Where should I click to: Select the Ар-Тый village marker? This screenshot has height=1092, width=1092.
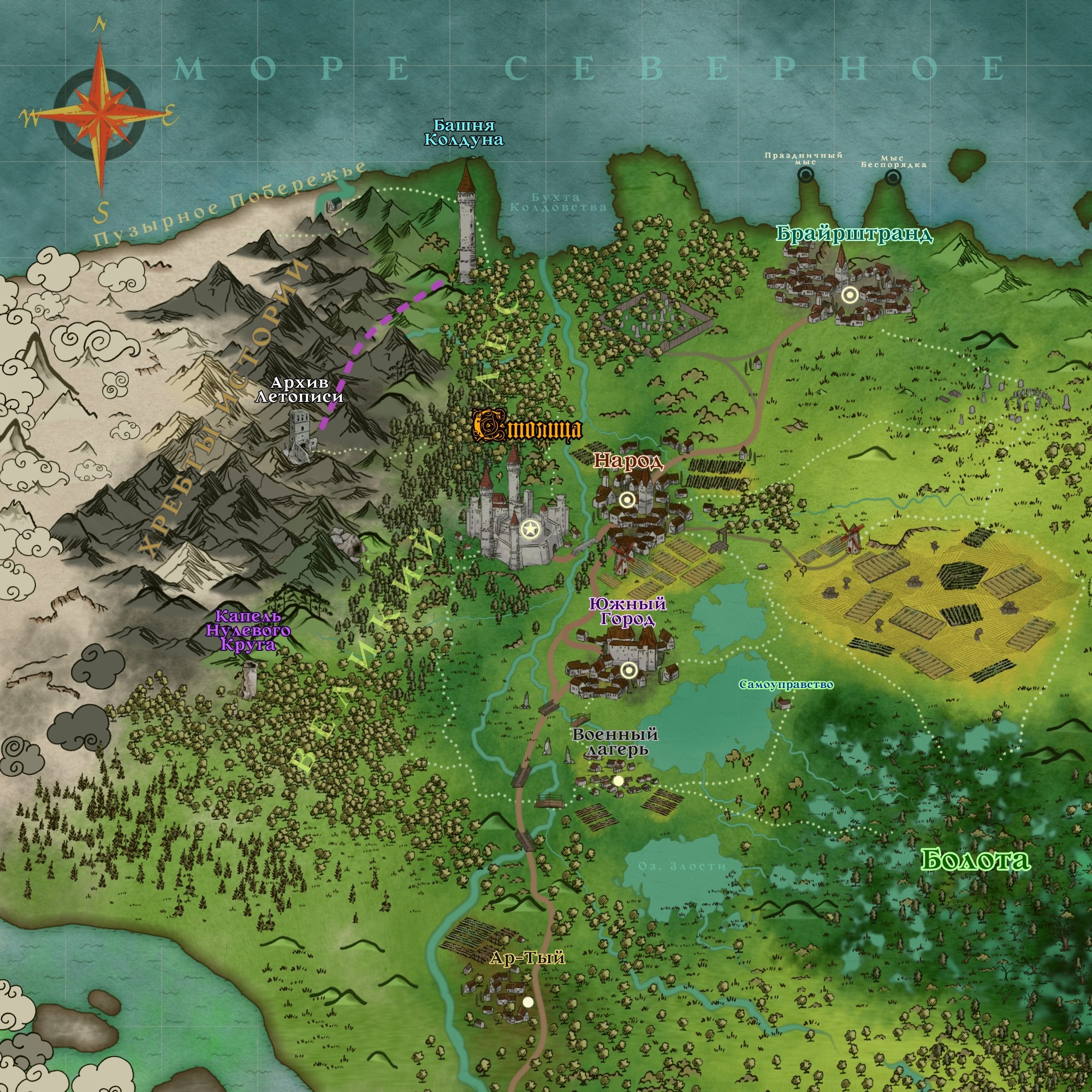pyautogui.click(x=528, y=1002)
